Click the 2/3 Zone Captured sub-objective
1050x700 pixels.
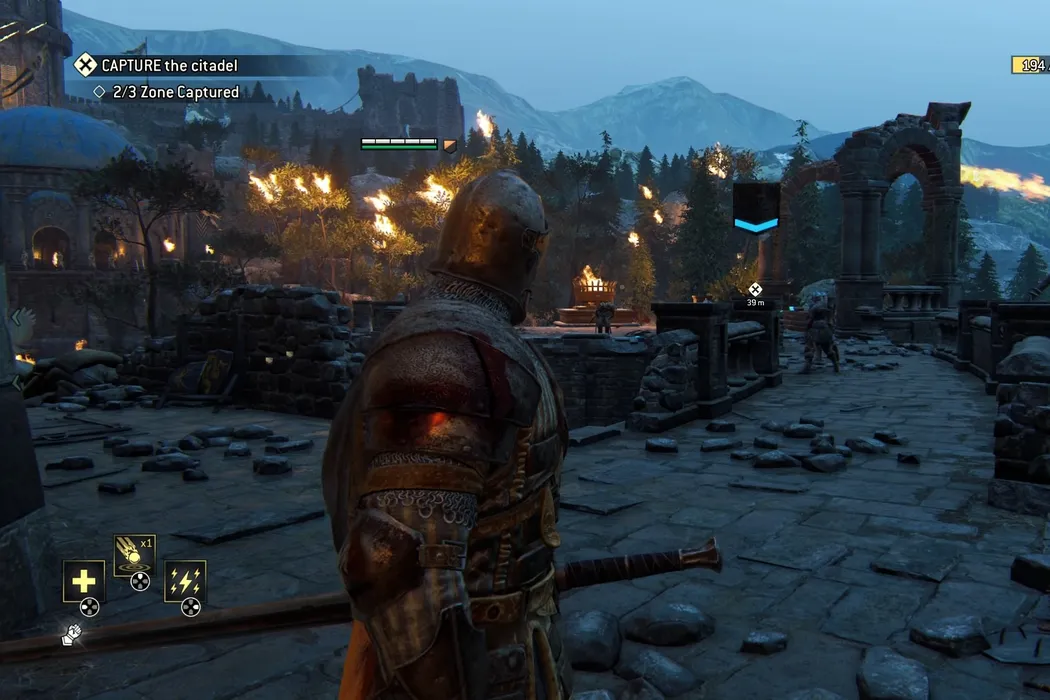click(166, 93)
